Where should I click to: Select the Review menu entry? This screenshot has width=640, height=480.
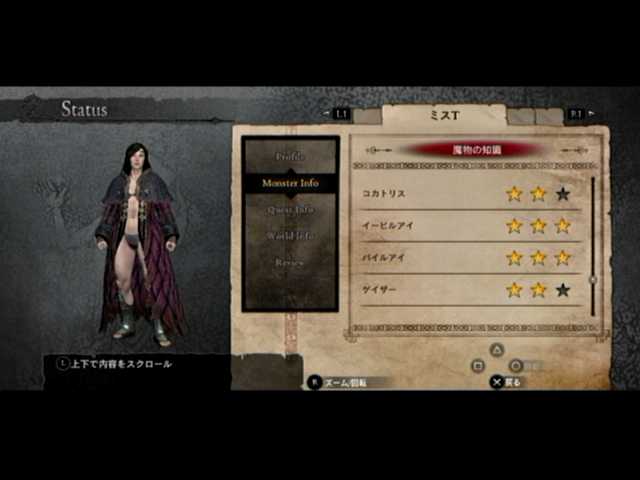click(x=291, y=262)
